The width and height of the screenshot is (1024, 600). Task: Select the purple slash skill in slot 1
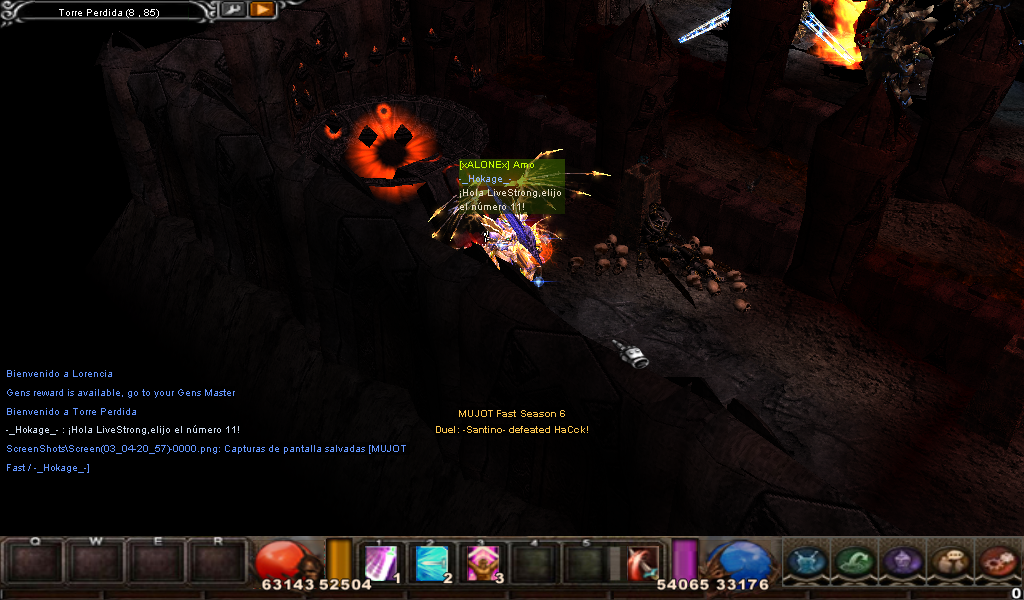382,562
